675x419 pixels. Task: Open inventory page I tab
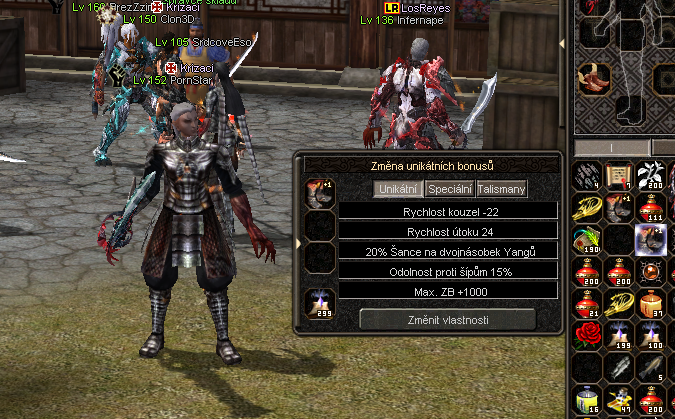(610, 149)
